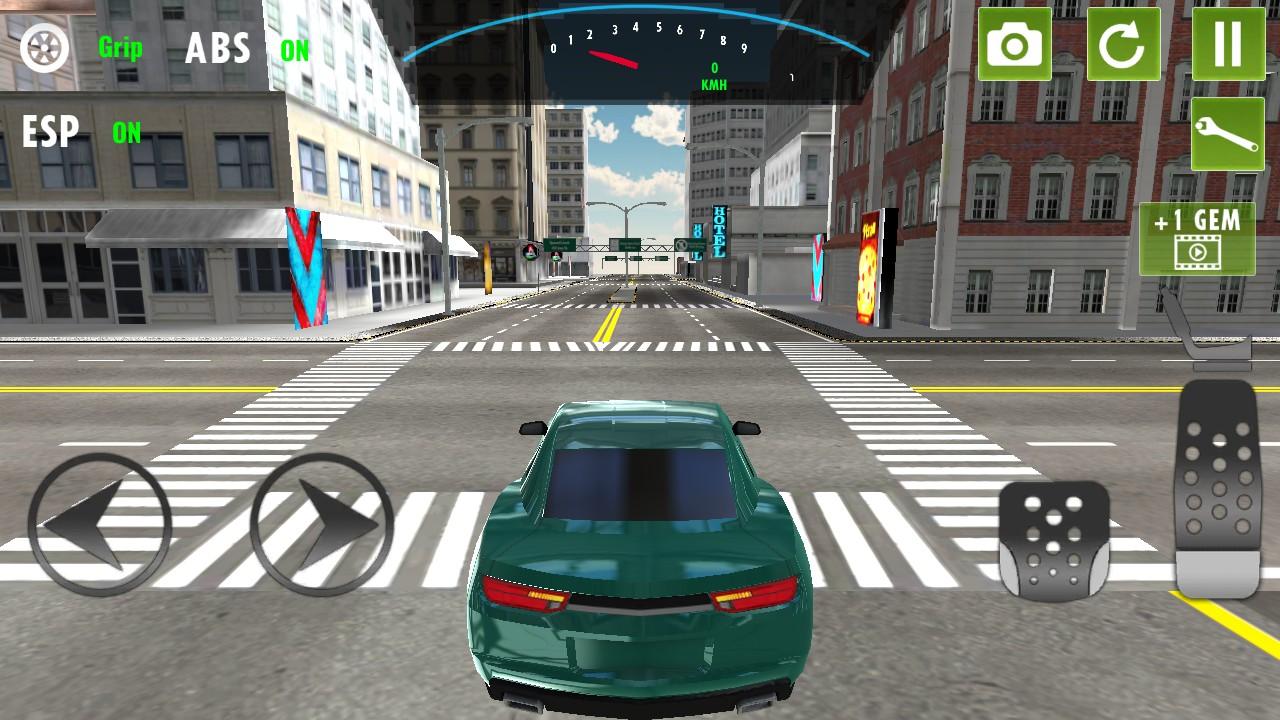Steer left with the left arrow button

tap(99, 524)
